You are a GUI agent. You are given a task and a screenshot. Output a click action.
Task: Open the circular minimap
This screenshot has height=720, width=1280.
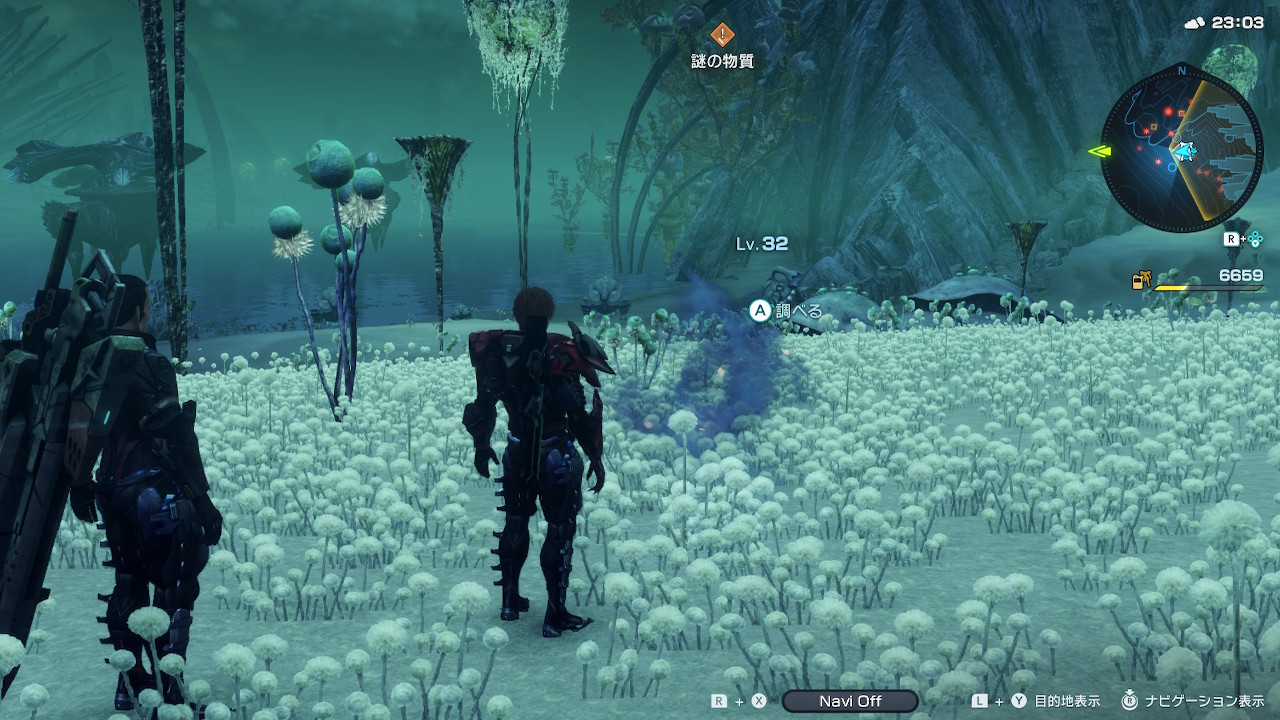pos(1181,149)
